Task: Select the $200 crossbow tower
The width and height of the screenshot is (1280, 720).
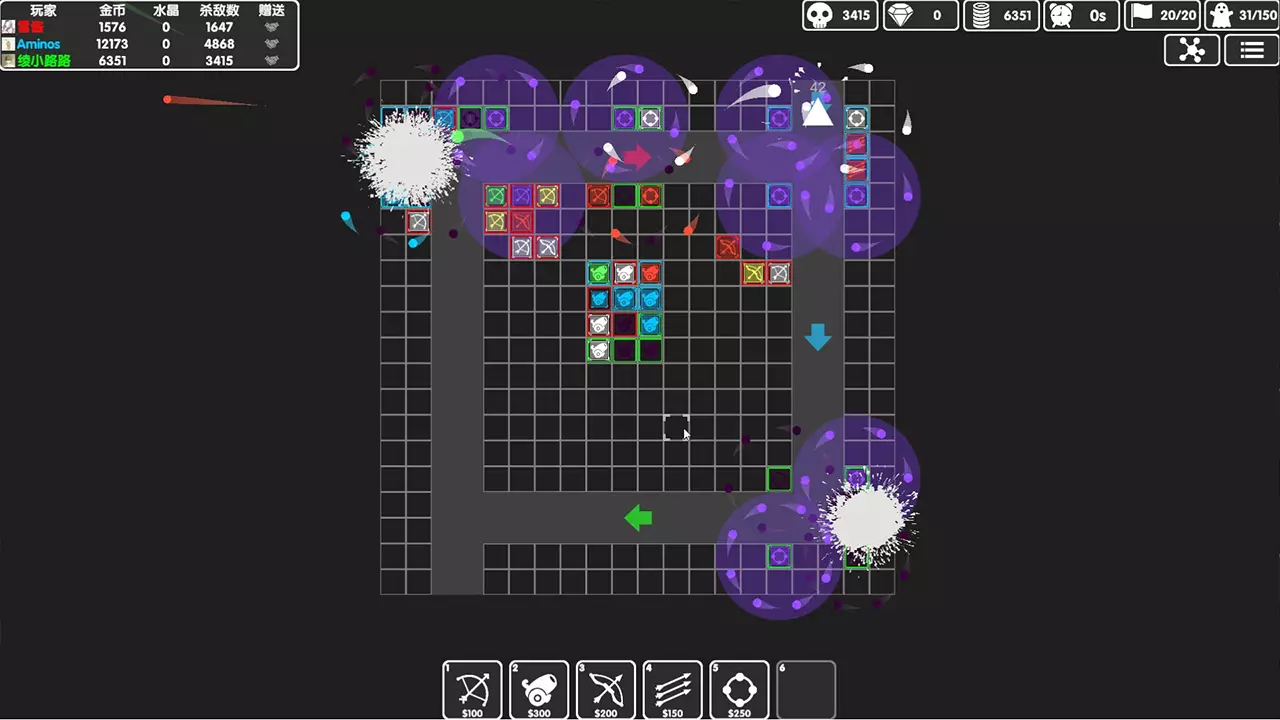Action: 605,690
